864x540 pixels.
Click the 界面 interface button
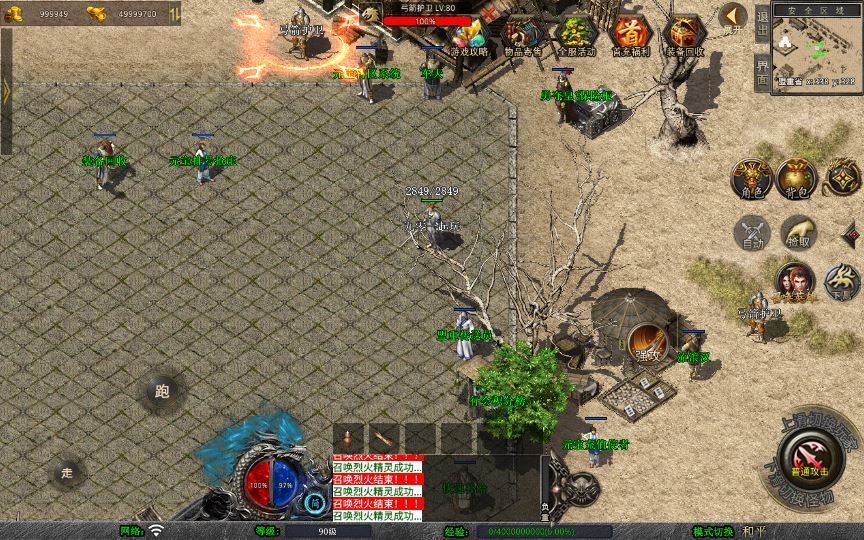tap(762, 73)
